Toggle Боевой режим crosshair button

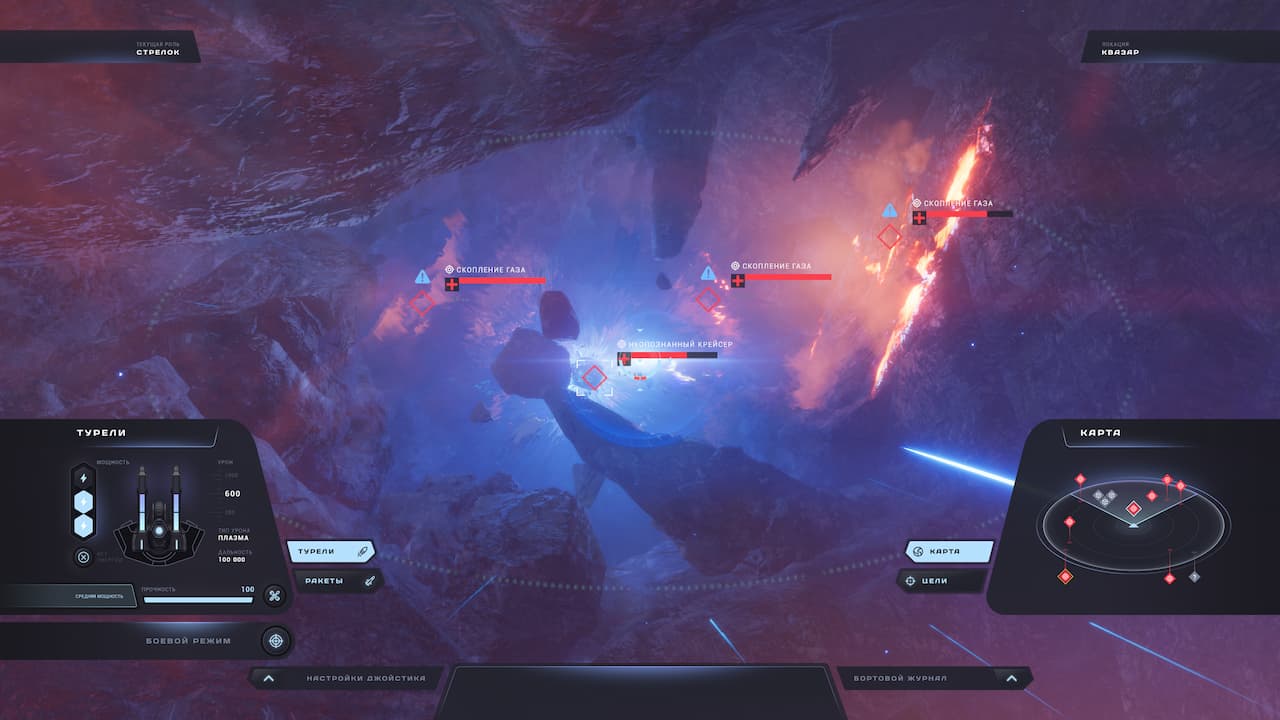[276, 640]
